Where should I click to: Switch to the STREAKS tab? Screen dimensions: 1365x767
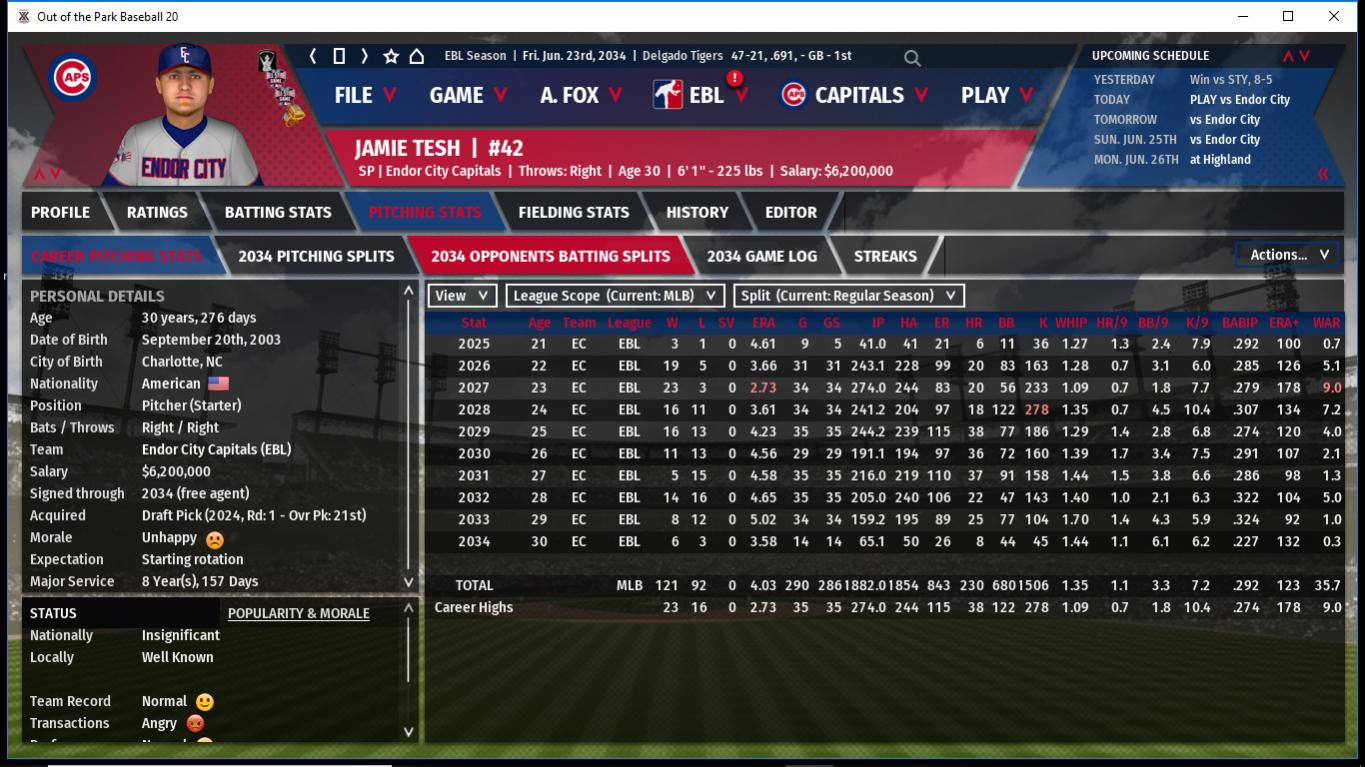(x=885, y=256)
